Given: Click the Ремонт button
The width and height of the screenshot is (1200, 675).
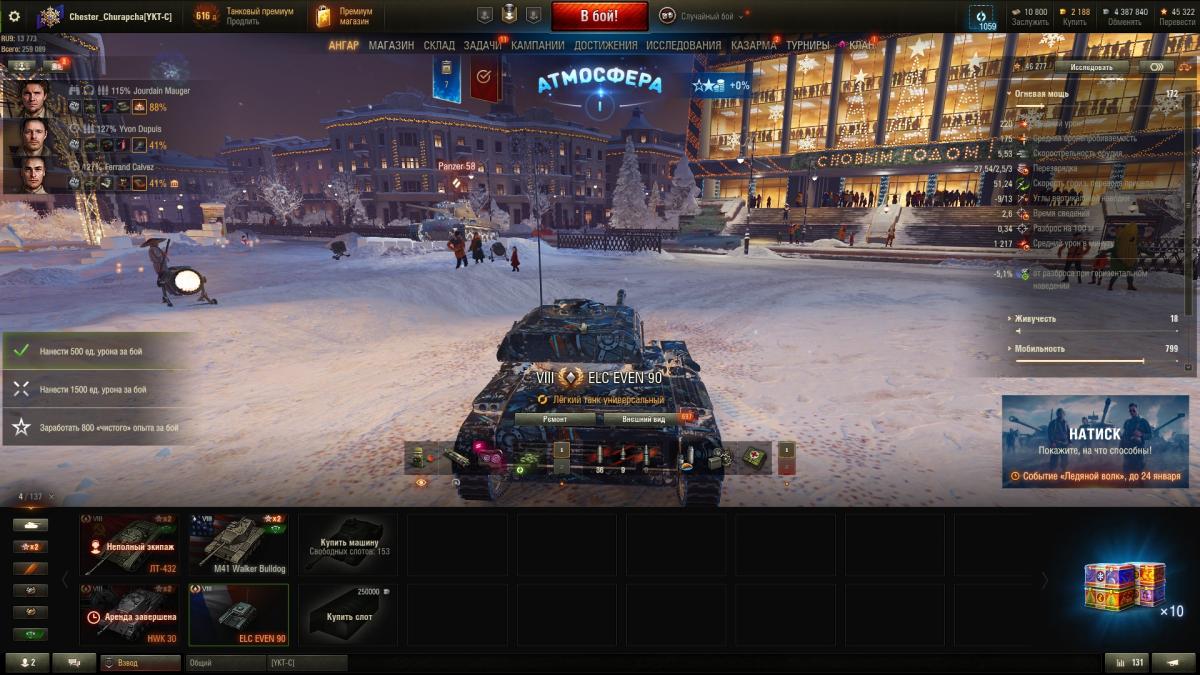Looking at the screenshot, I should click(x=555, y=419).
